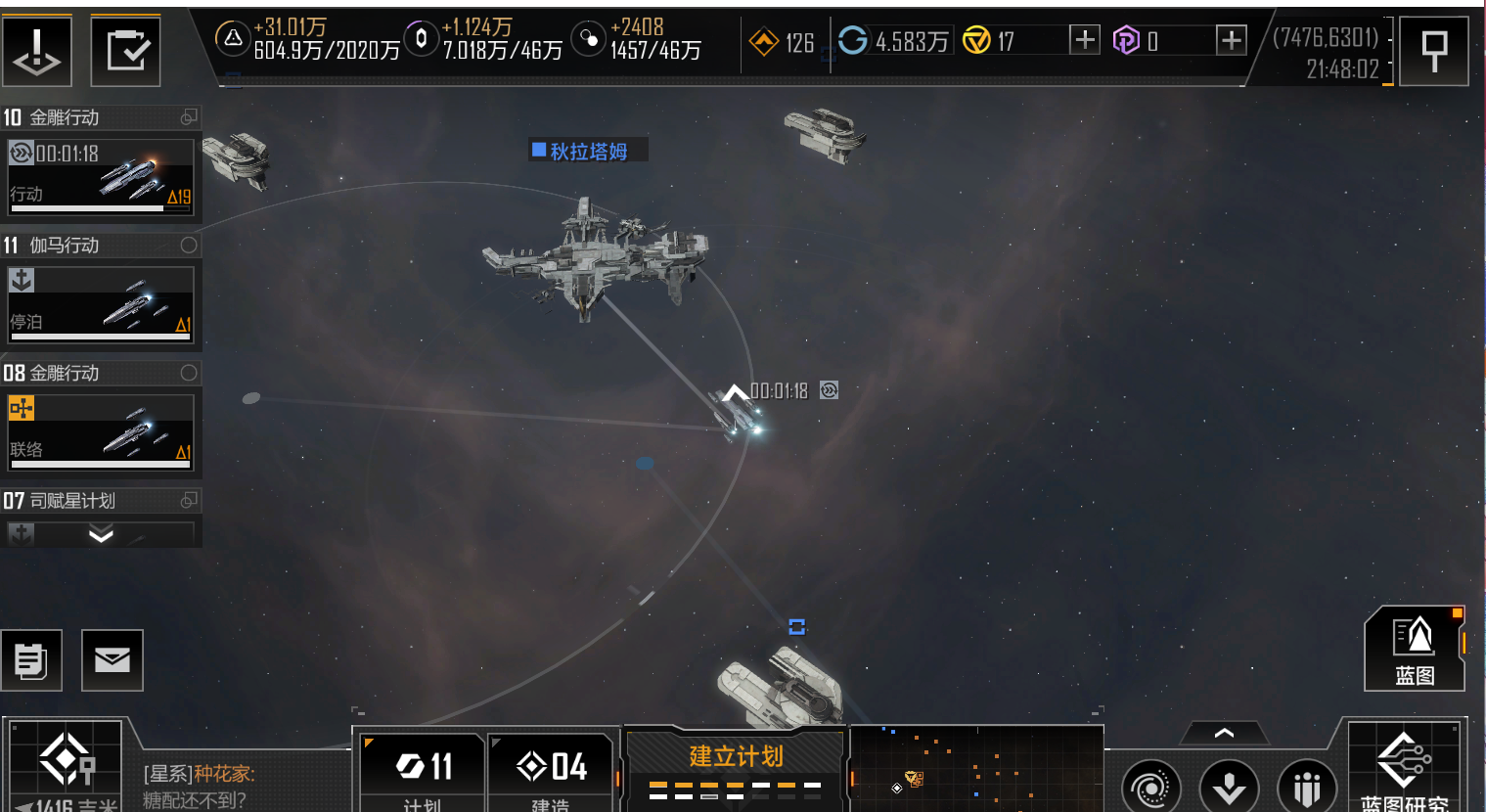
Task: Select fleet 11 伽马行动 card
Action: [x=100, y=304]
